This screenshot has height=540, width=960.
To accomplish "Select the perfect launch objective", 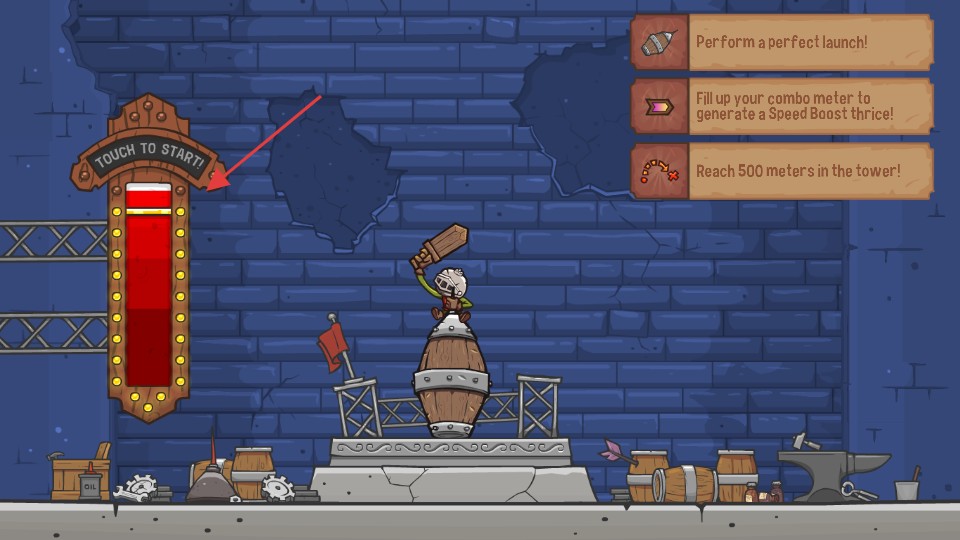I will (781, 42).
